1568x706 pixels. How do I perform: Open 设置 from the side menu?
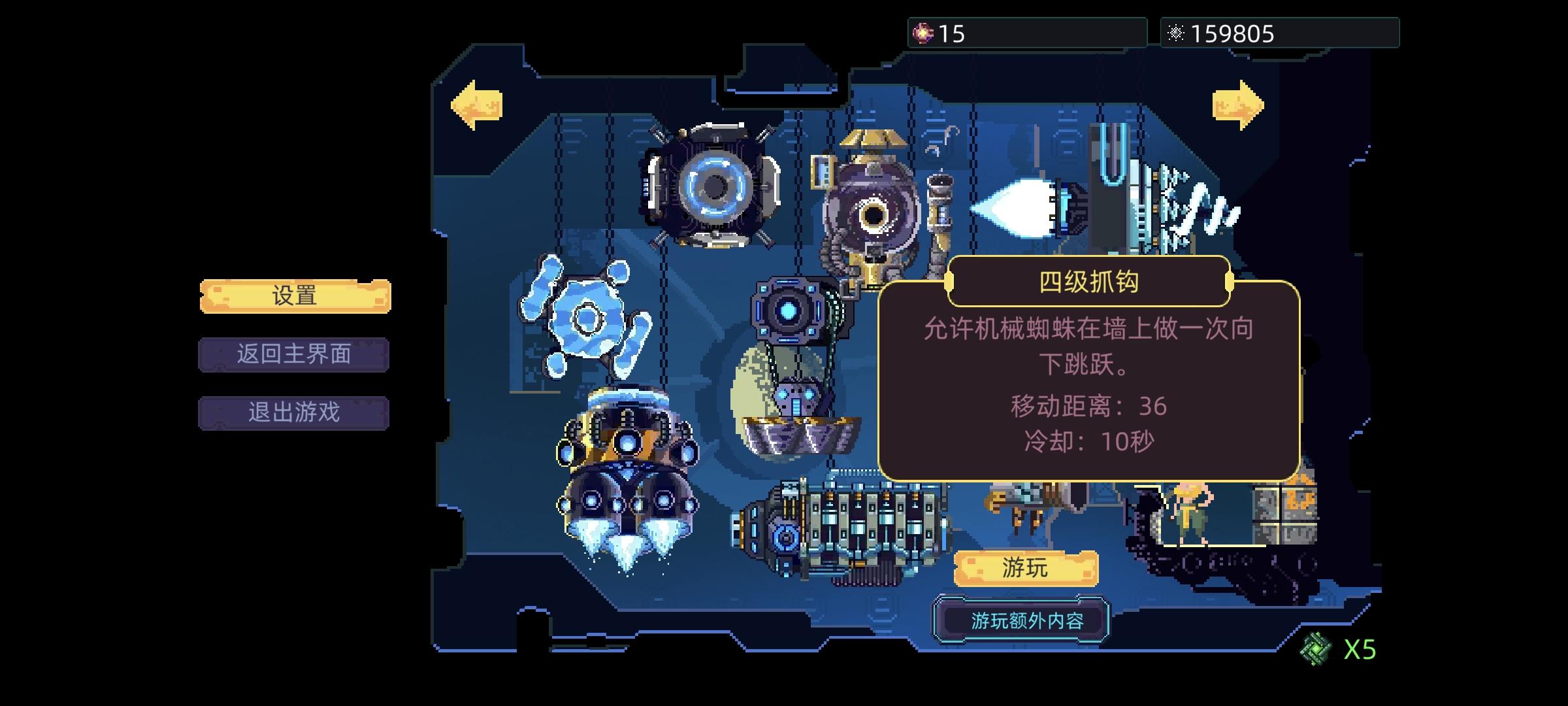coord(295,295)
